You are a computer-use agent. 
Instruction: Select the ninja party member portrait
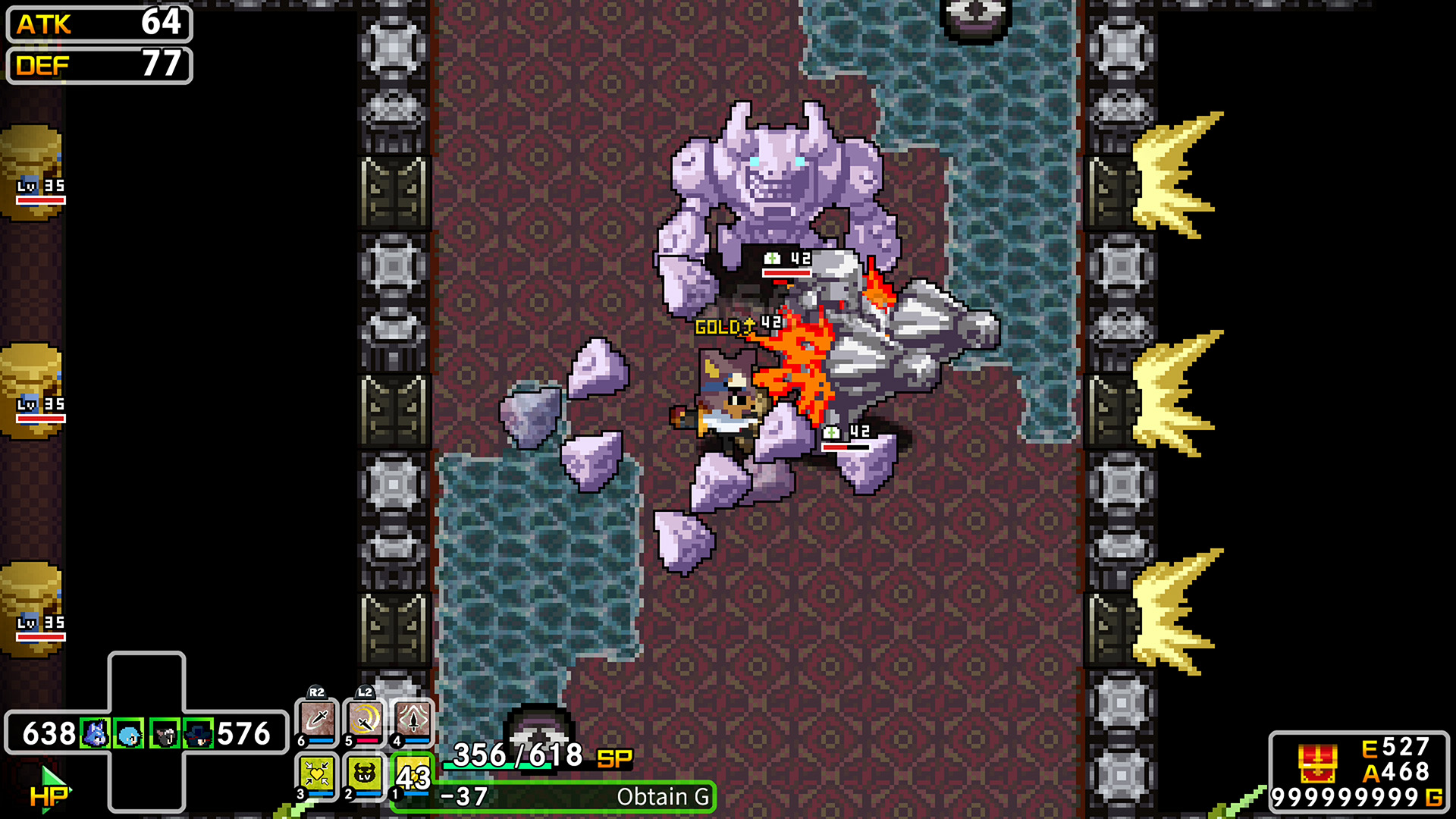[x=198, y=735]
